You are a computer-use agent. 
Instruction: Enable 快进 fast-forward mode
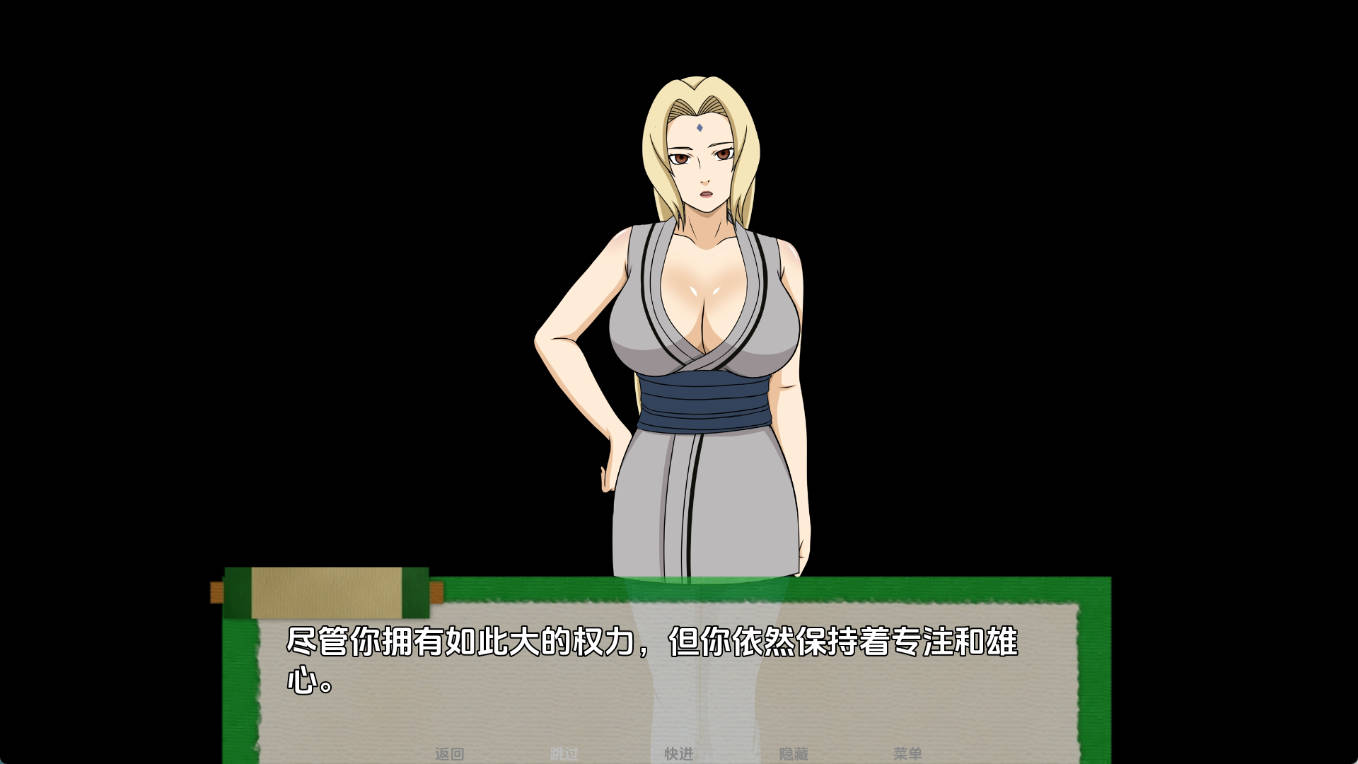[x=681, y=755]
